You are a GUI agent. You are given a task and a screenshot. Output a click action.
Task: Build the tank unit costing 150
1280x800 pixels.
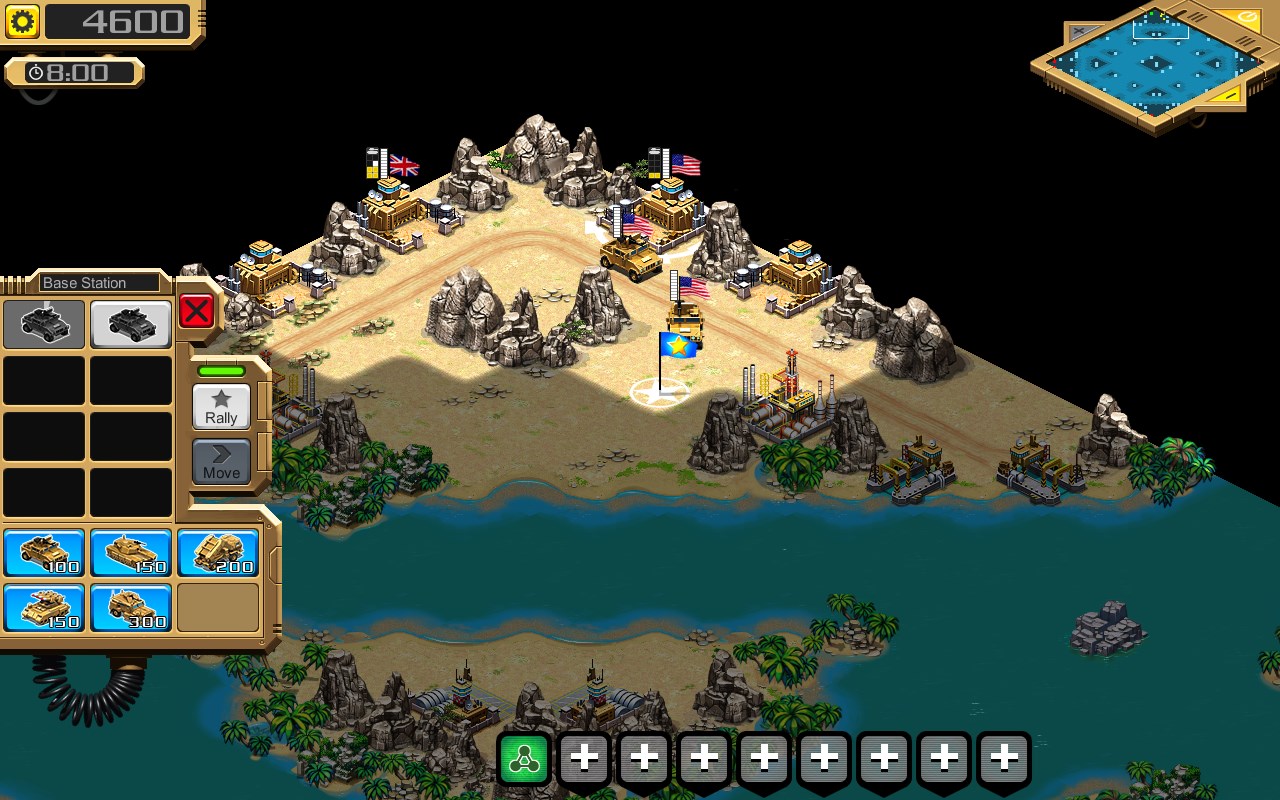coord(130,553)
